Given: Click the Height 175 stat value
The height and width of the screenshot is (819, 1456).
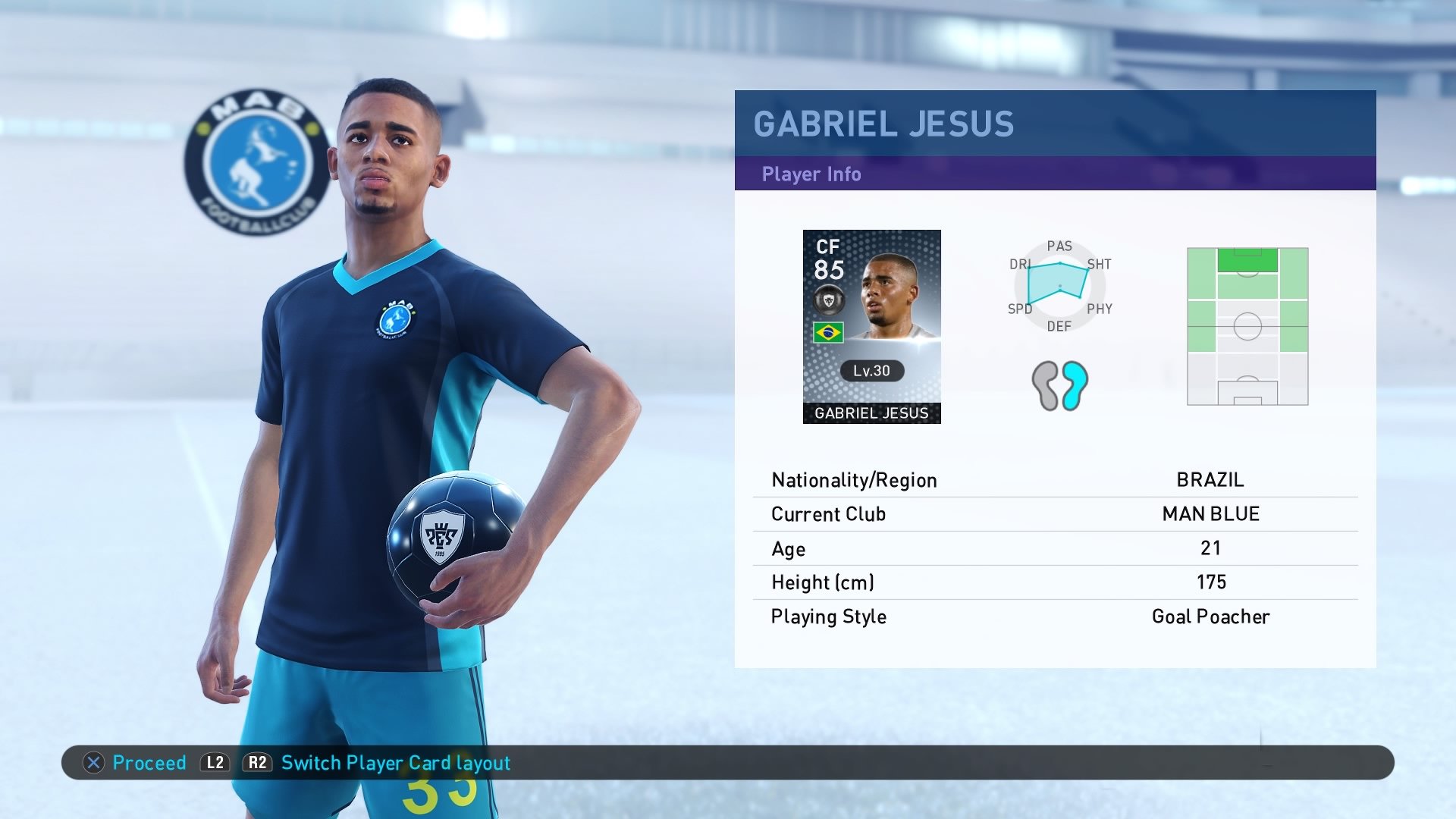Looking at the screenshot, I should [1210, 582].
